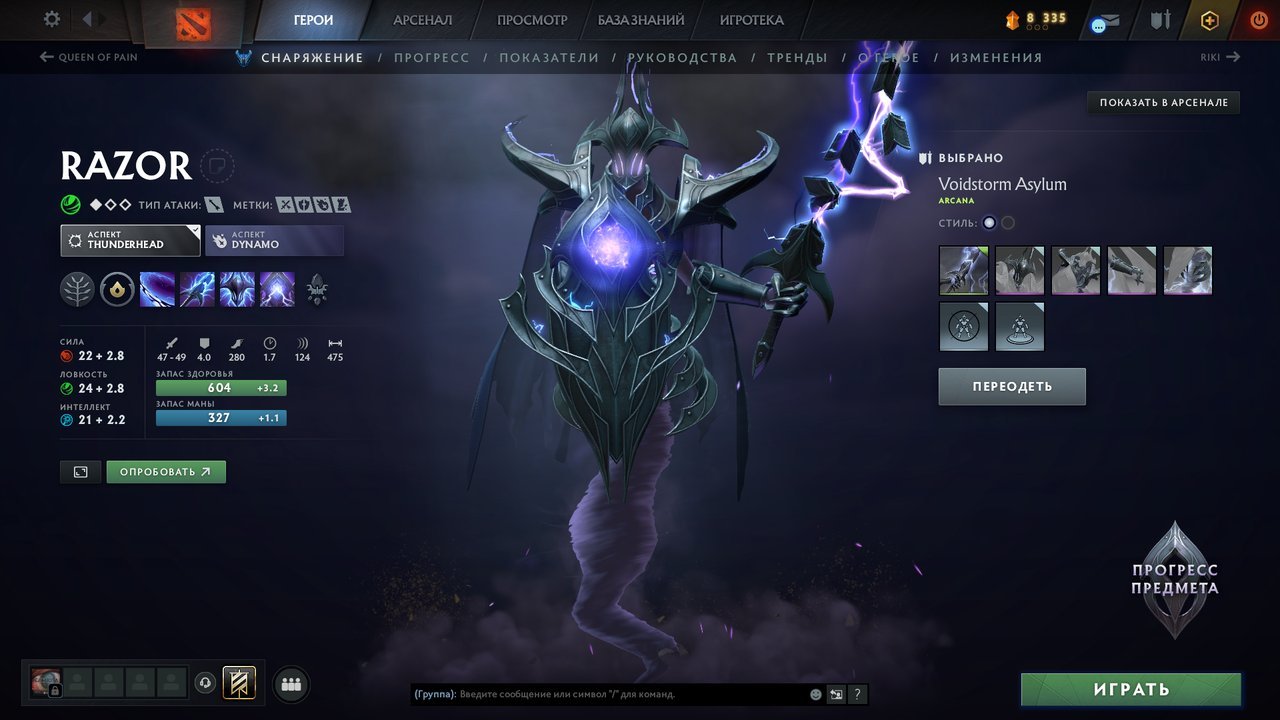View the Eye of the Storm ultimate icon
The image size is (1280, 720).
tap(277, 289)
